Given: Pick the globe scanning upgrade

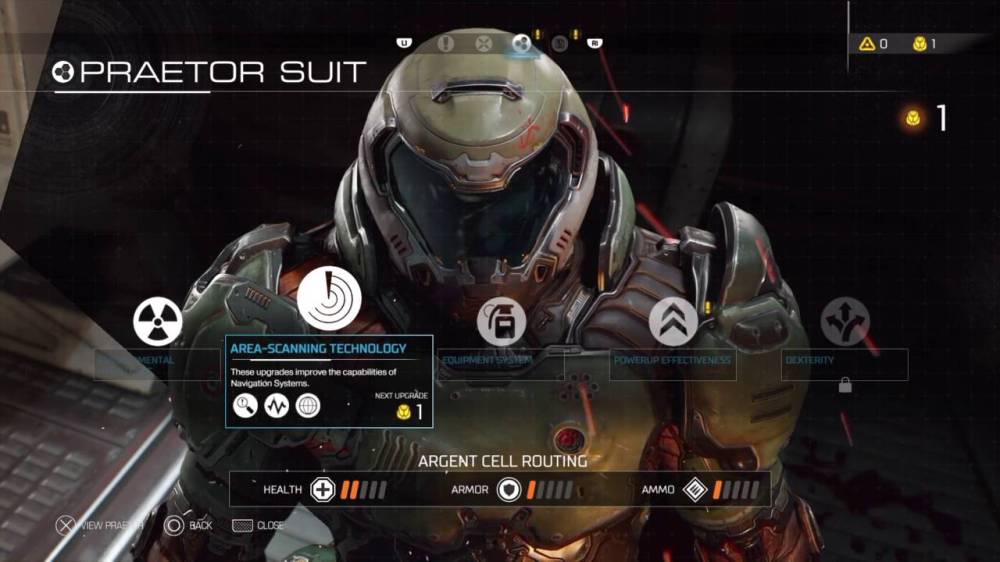Looking at the screenshot, I should click(x=308, y=406).
